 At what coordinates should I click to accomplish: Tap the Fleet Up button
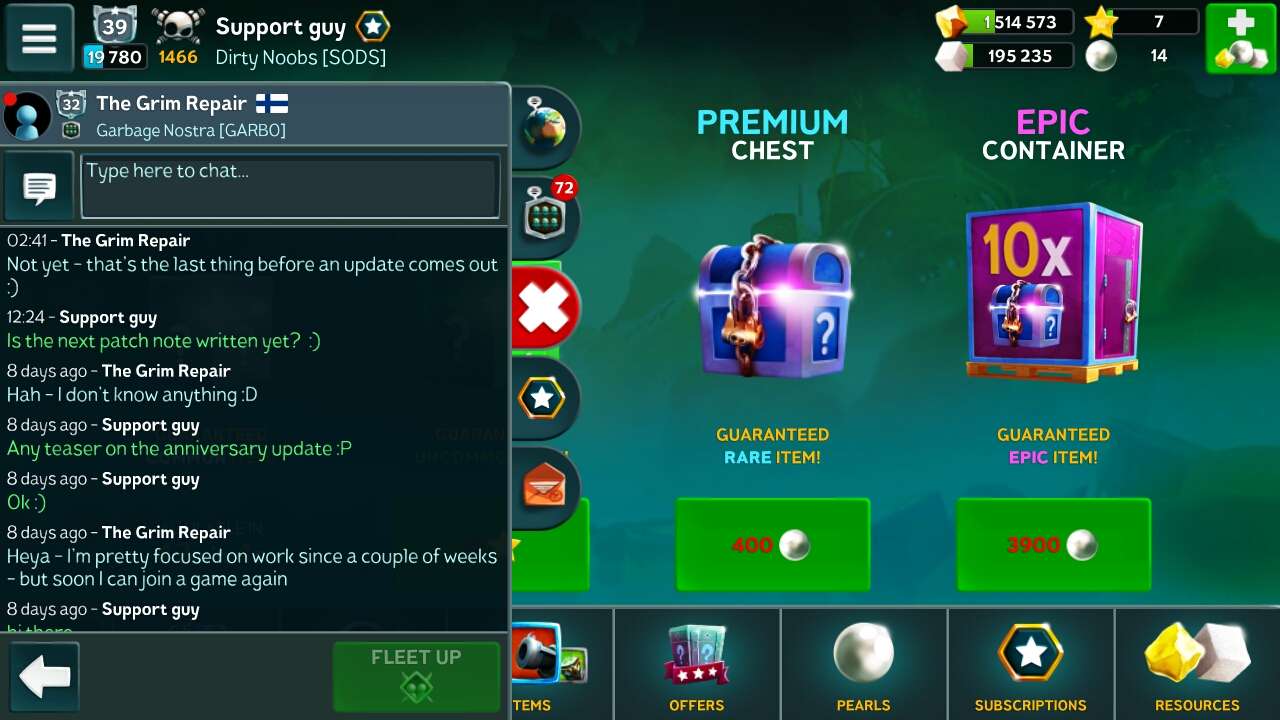tap(416, 675)
